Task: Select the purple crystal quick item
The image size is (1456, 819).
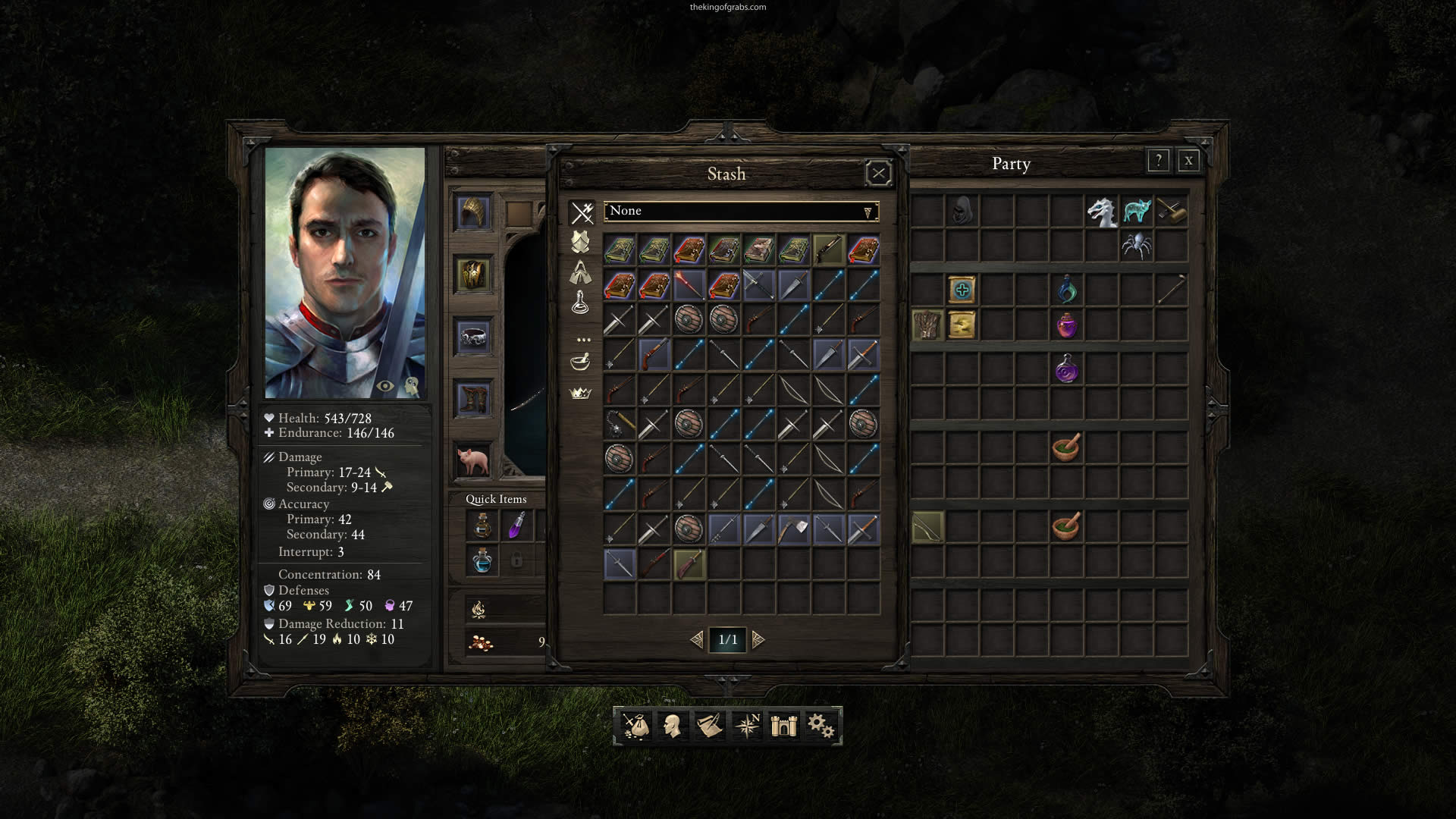Action: (x=516, y=526)
